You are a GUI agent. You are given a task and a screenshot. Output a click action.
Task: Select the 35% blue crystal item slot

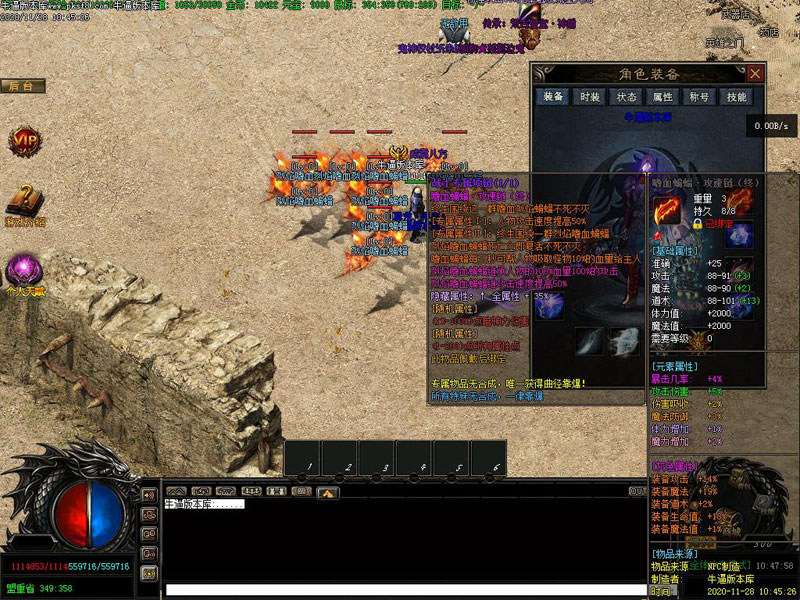[549, 308]
